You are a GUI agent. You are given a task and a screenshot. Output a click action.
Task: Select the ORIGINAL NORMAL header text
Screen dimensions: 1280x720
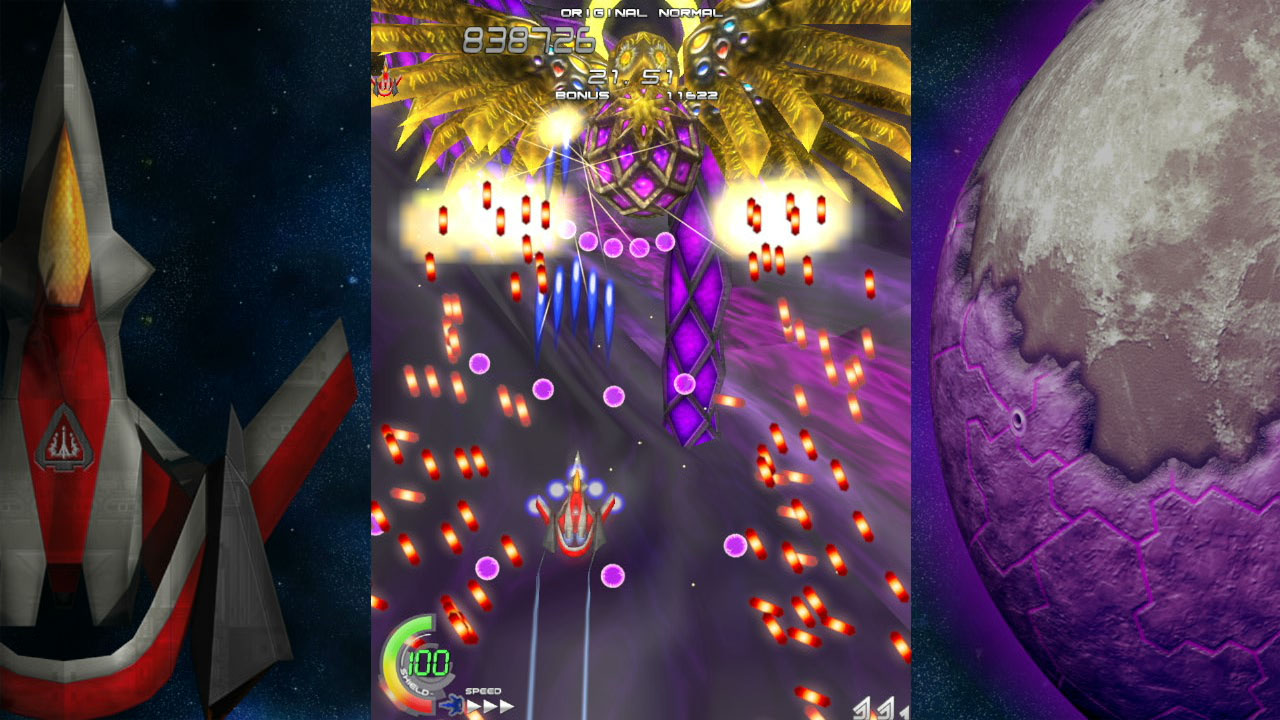pyautogui.click(x=640, y=13)
